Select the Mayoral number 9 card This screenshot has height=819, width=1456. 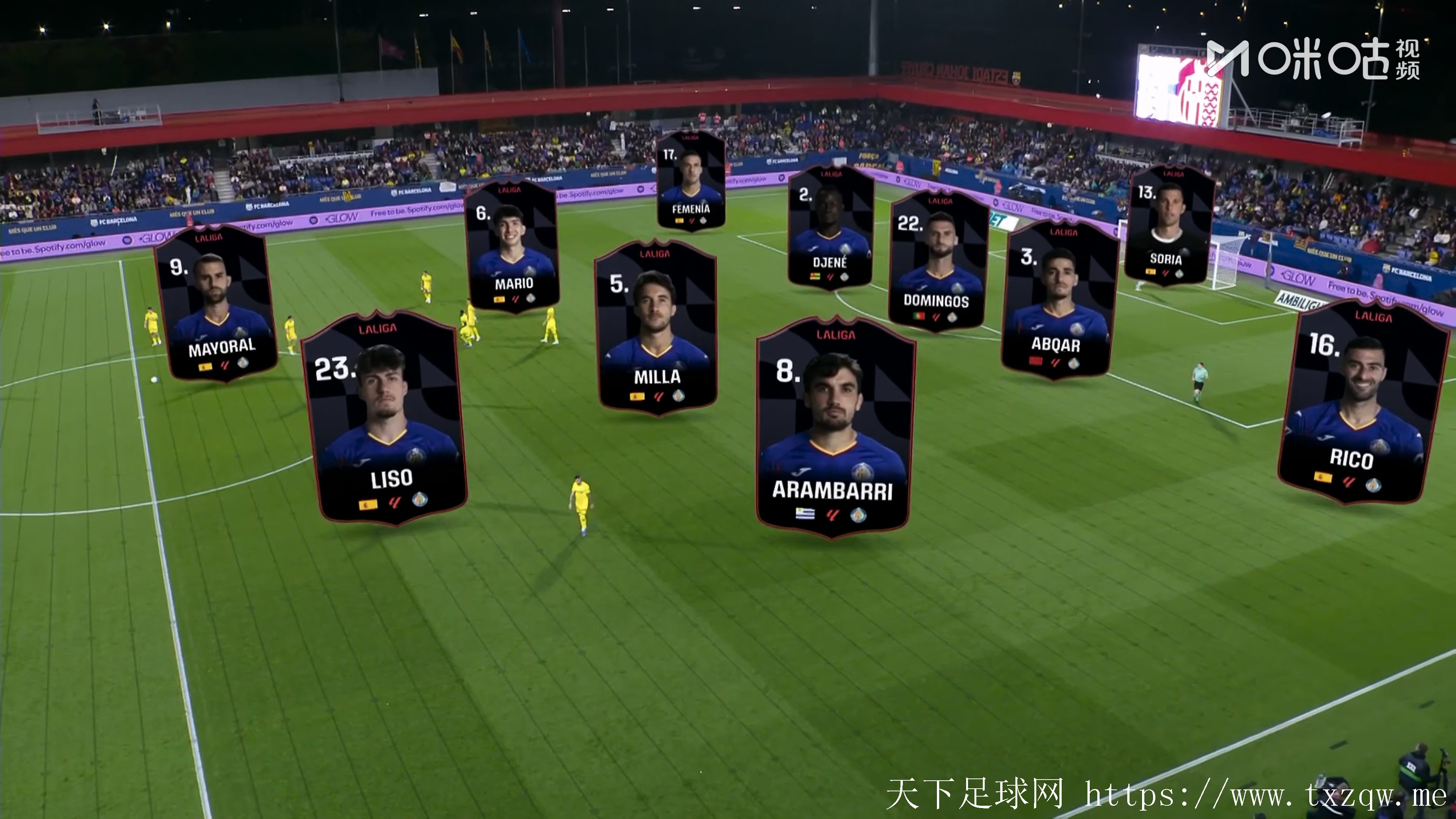[217, 304]
